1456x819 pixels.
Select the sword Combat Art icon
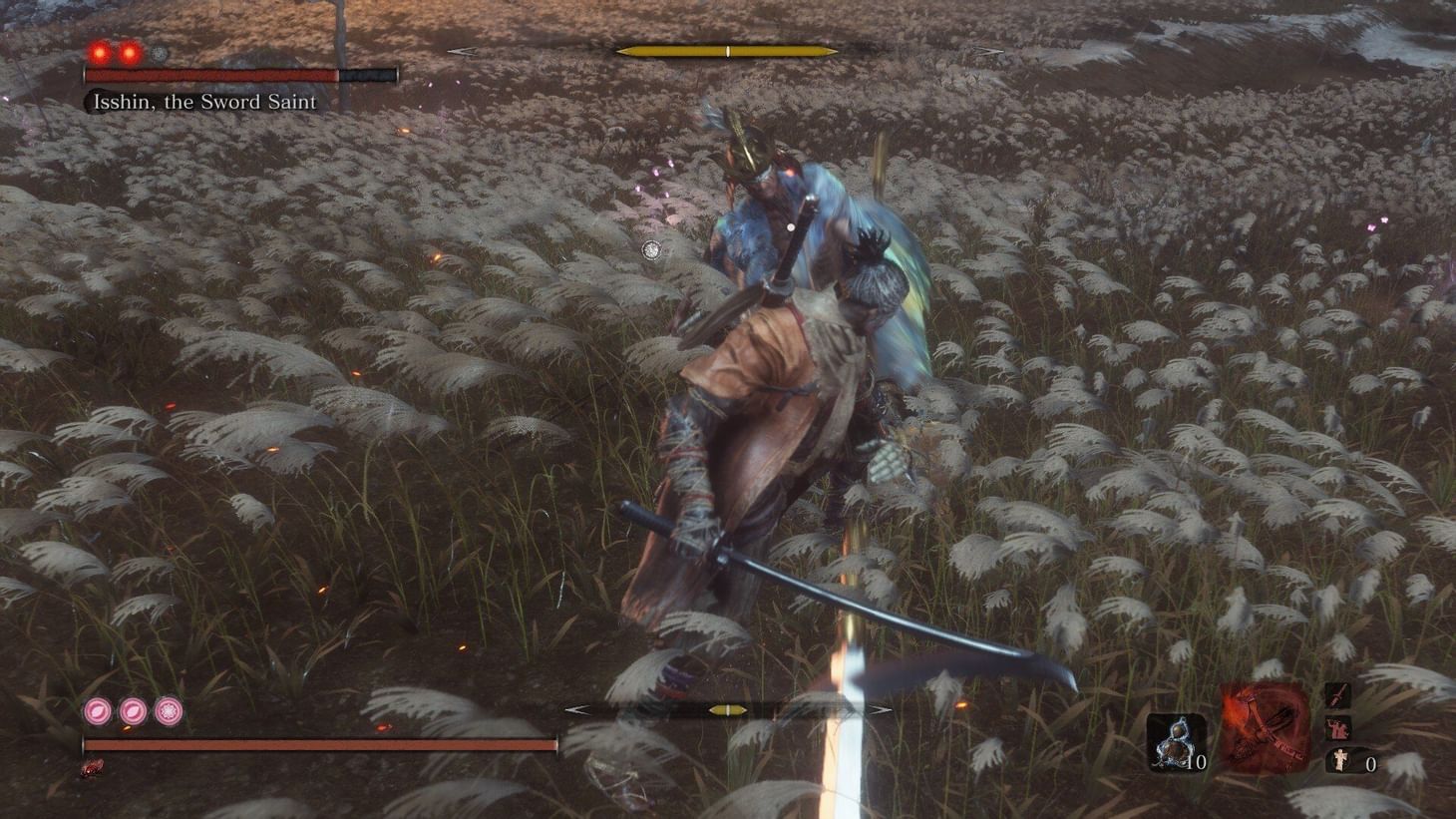(1339, 694)
